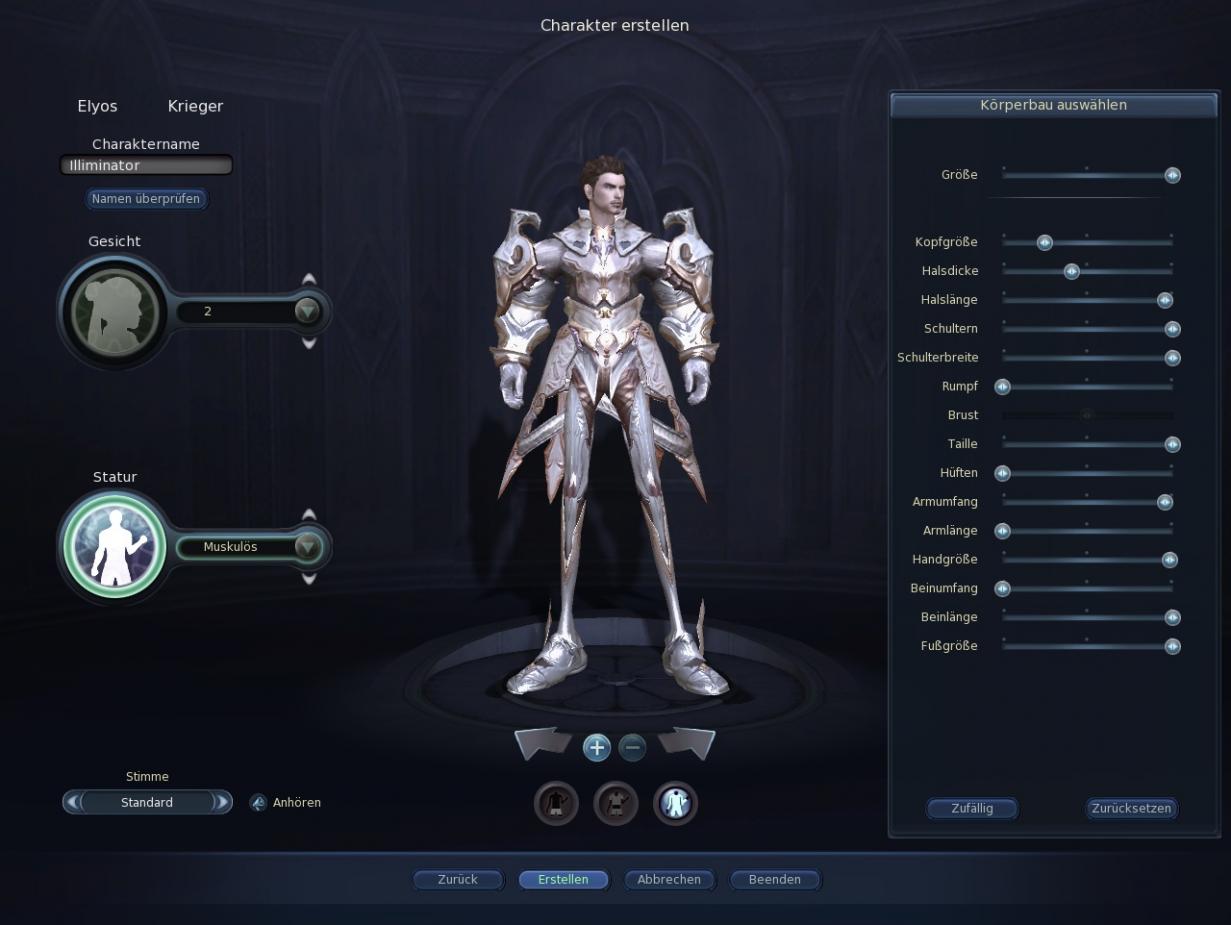Zoom out with the minus button
Screen dimensions: 1231x925
point(632,746)
